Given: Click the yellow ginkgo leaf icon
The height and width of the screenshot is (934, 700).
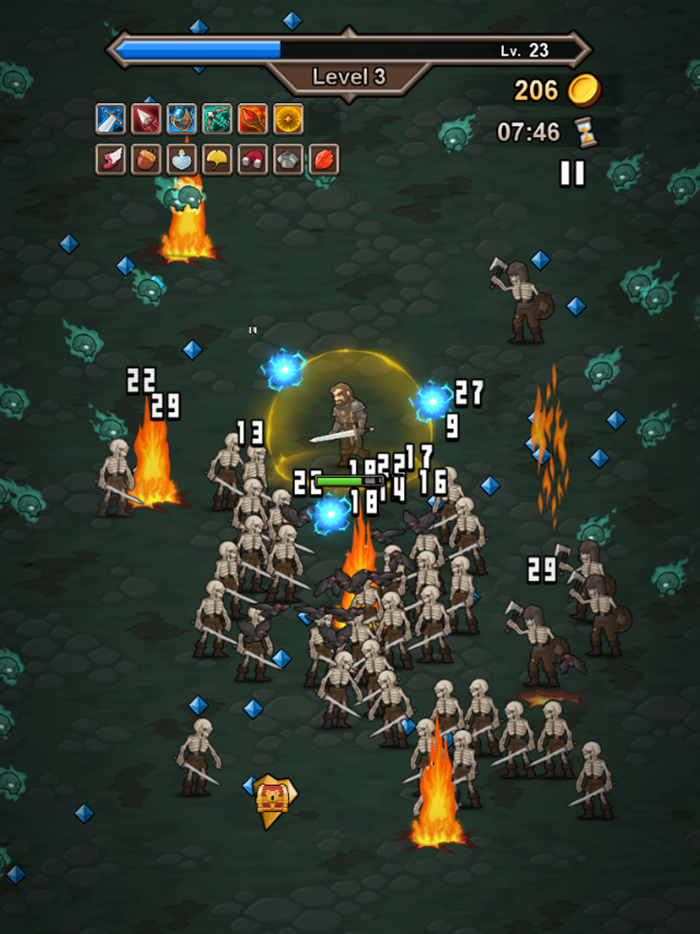Looking at the screenshot, I should point(217,159).
